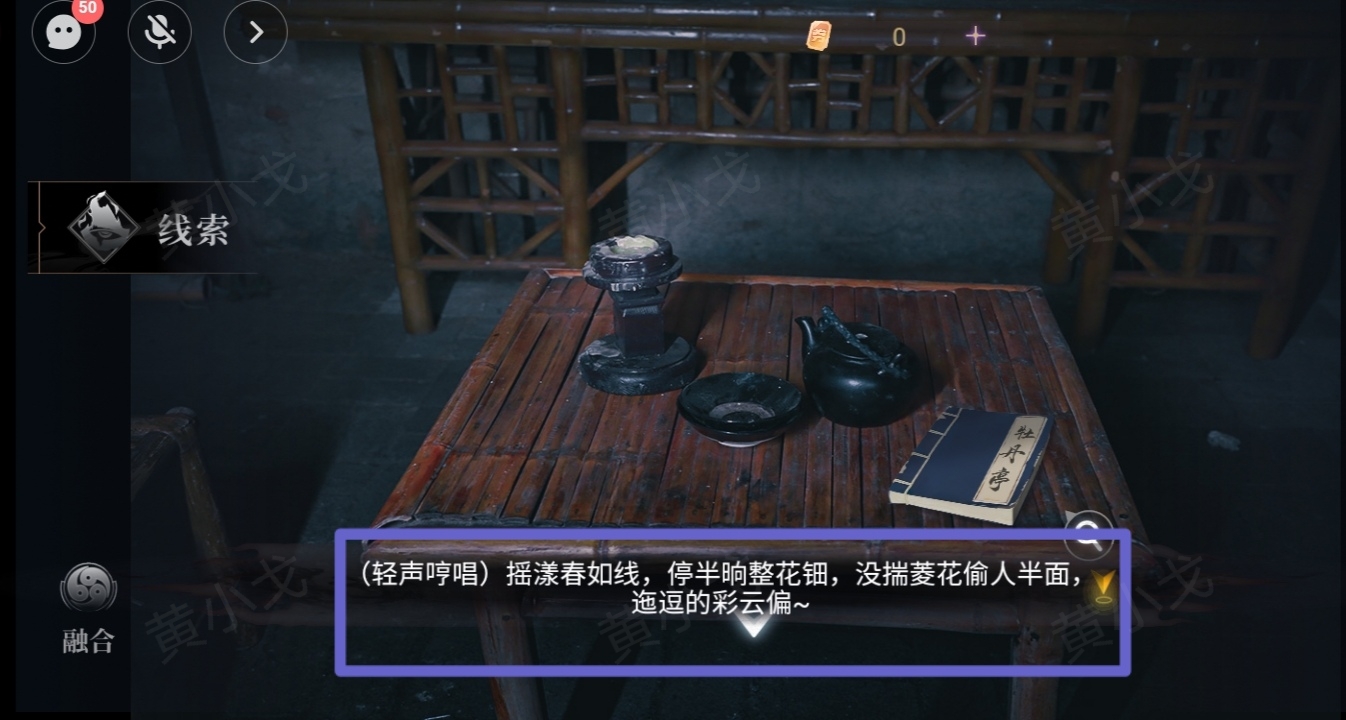
Task: Click the magnifying glass above the dialogue box
Action: (1087, 536)
